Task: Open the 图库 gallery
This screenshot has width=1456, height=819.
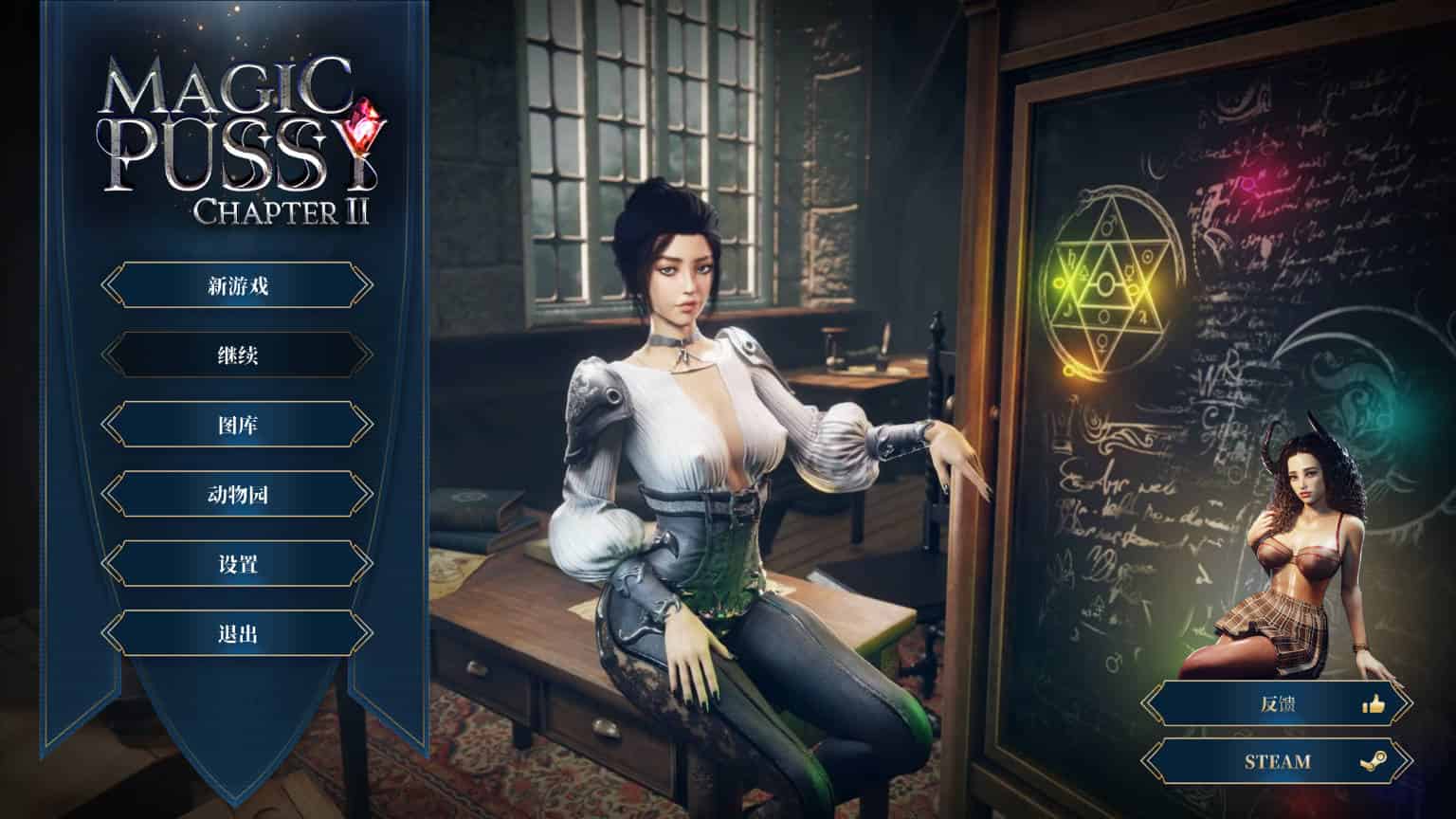Action: [x=237, y=425]
